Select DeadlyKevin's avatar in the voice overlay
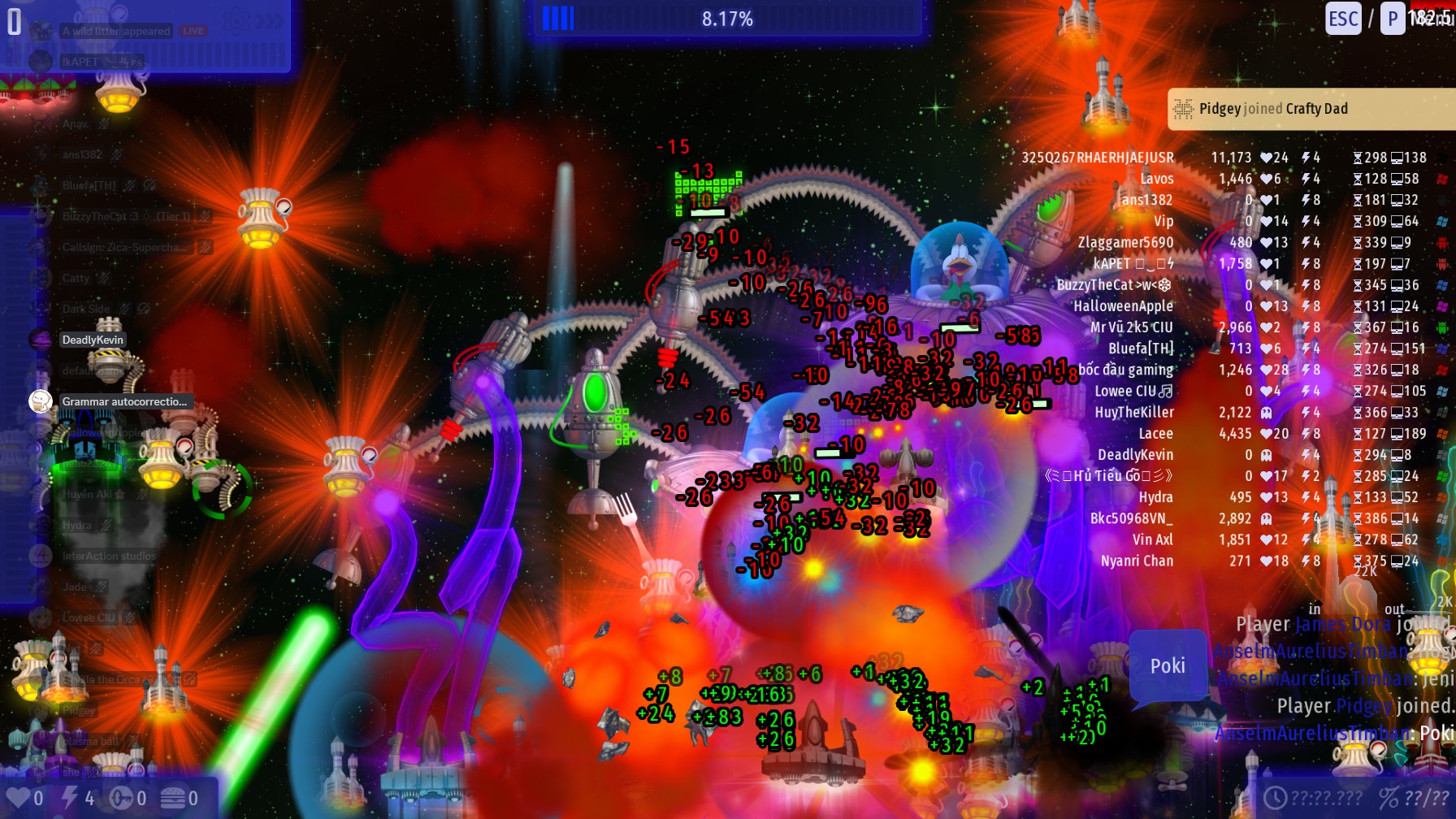 pyautogui.click(x=41, y=340)
